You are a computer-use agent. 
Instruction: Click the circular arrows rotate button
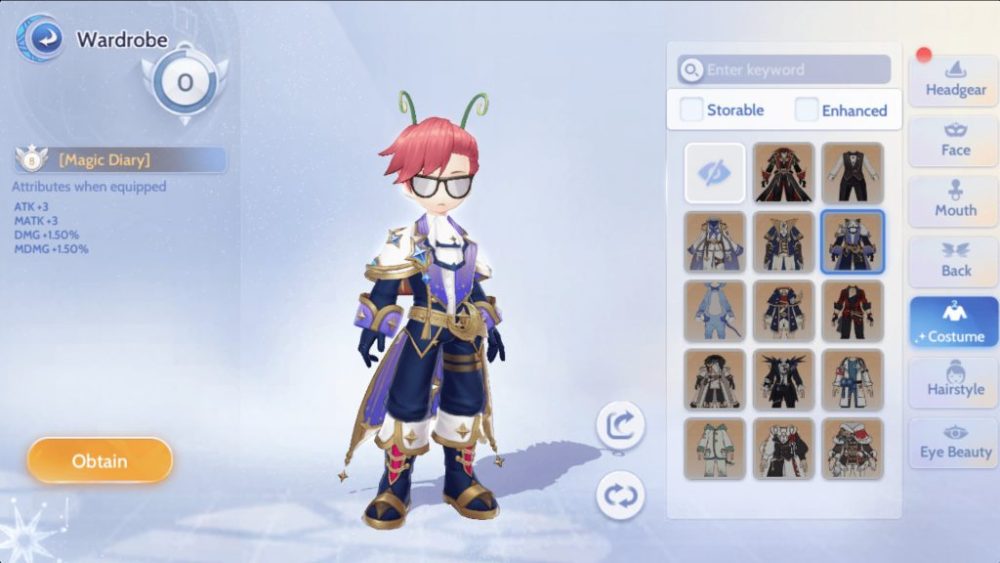click(x=620, y=495)
